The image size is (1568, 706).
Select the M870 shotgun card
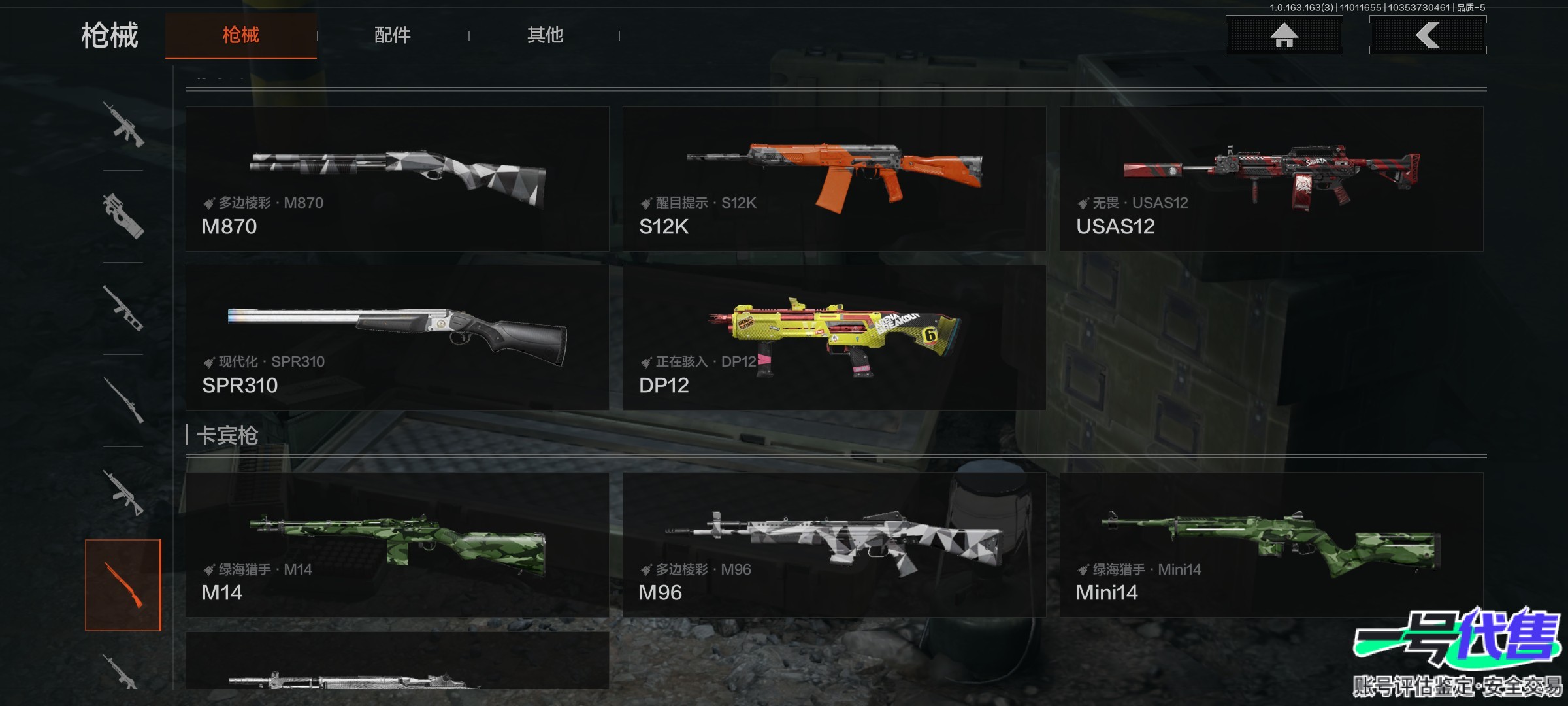click(x=397, y=178)
